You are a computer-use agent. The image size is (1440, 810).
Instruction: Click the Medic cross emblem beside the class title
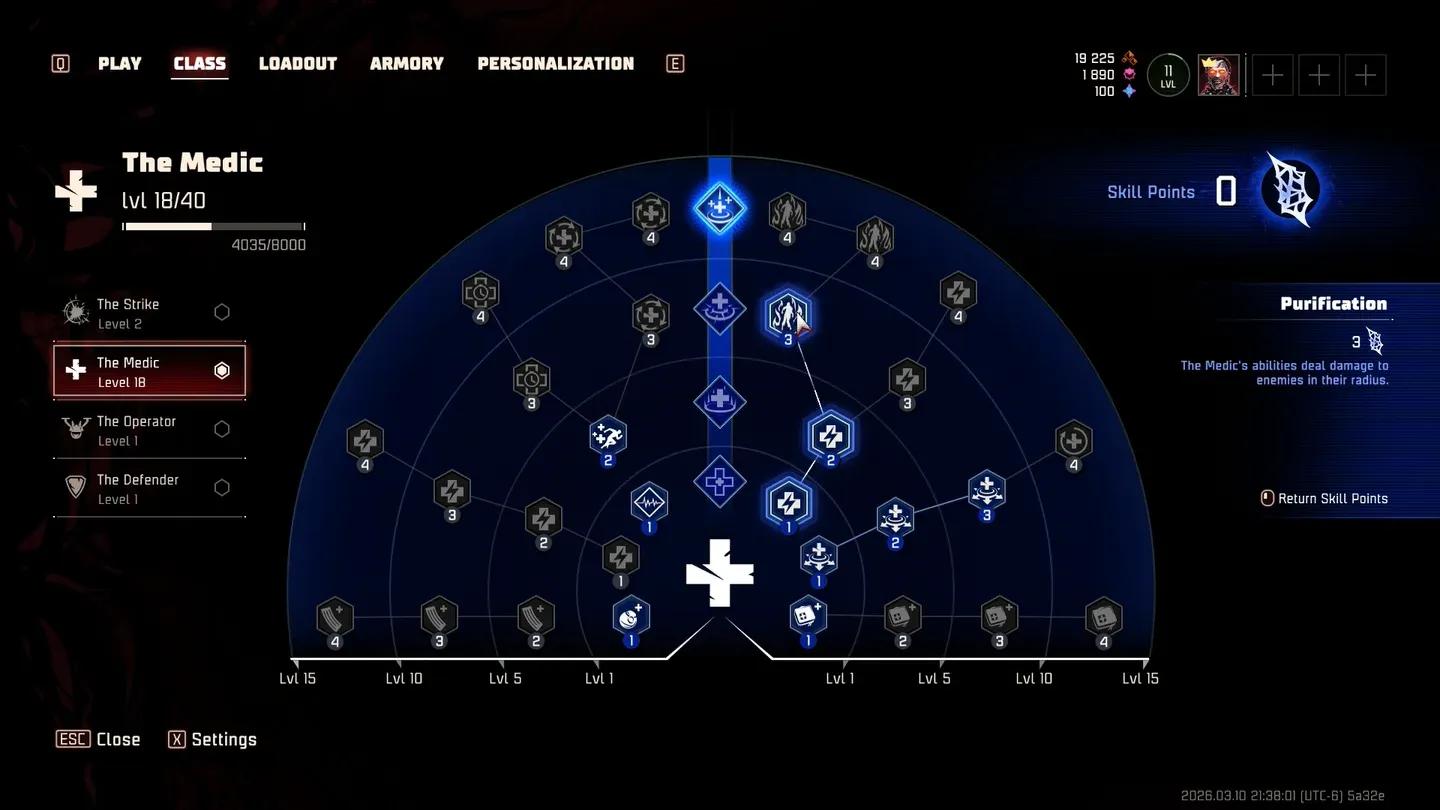tap(77, 192)
